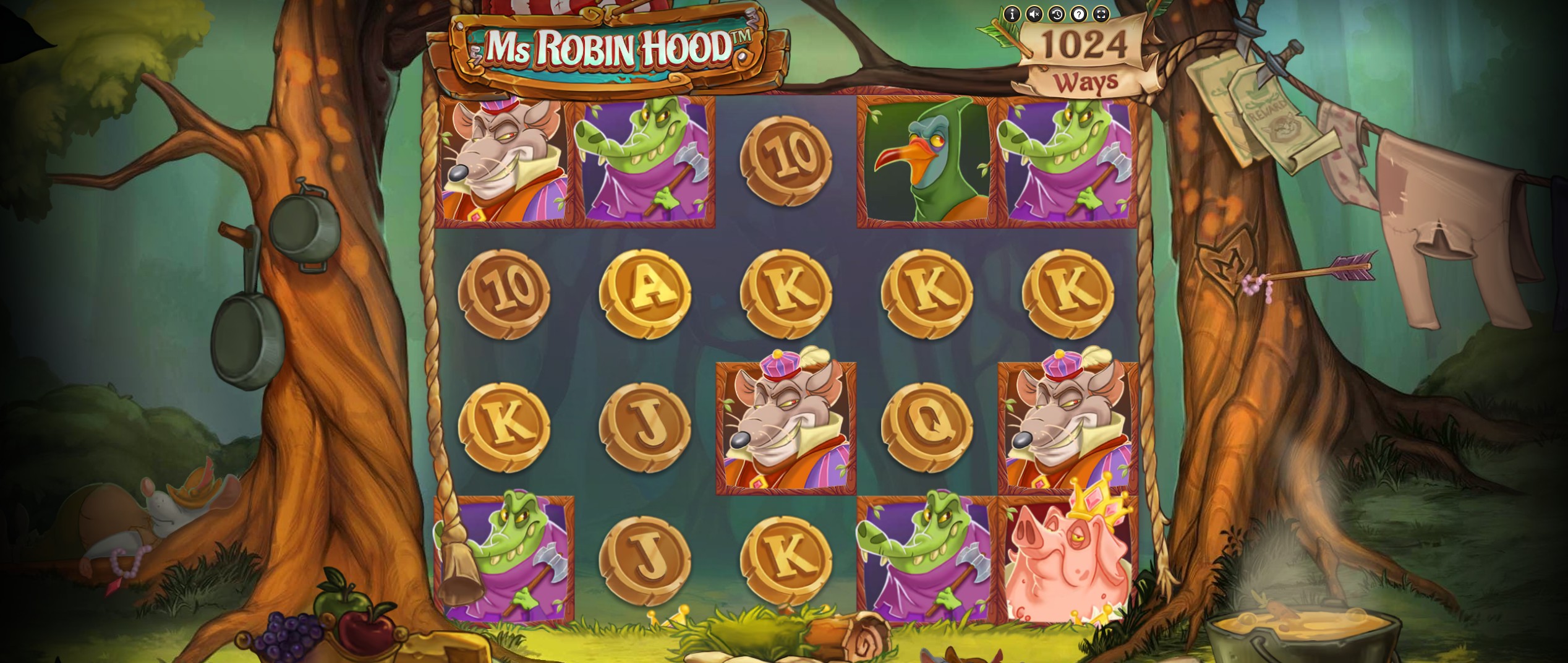Open the game information panel
1568x663 pixels.
[1012, 14]
